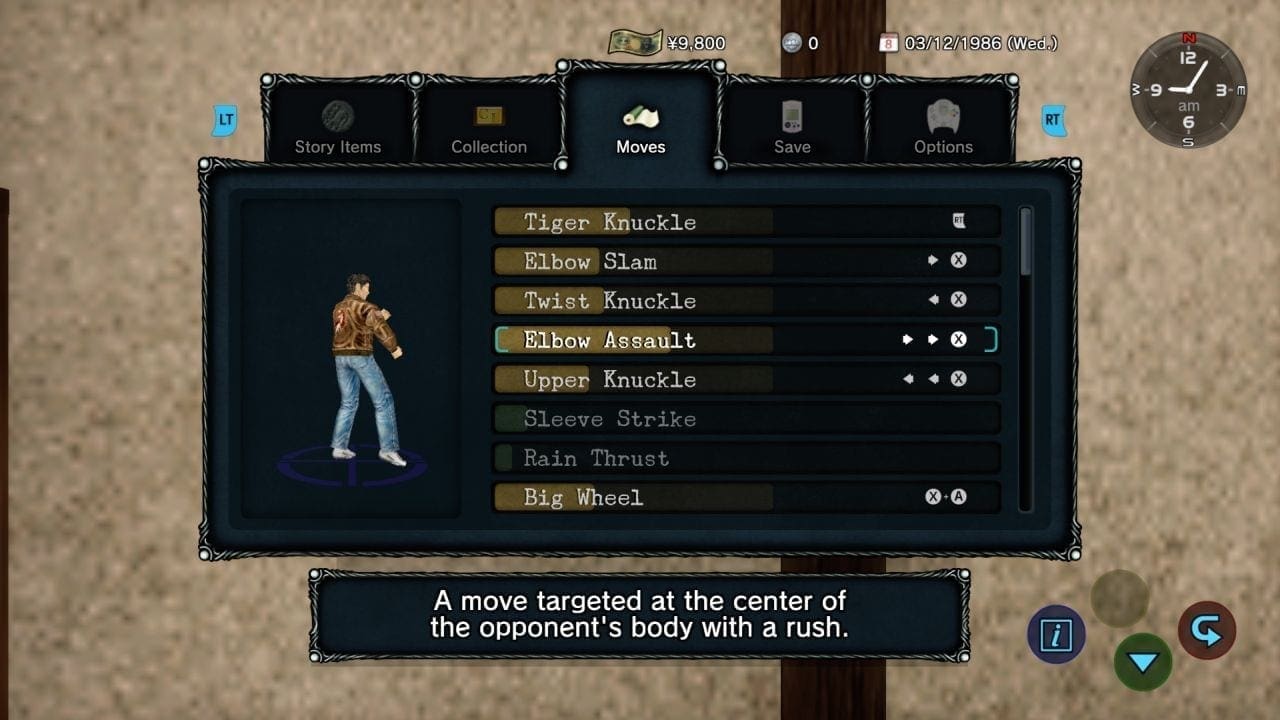Pick the Twist Knuckle move
This screenshot has height=720, width=1280.
(746, 300)
